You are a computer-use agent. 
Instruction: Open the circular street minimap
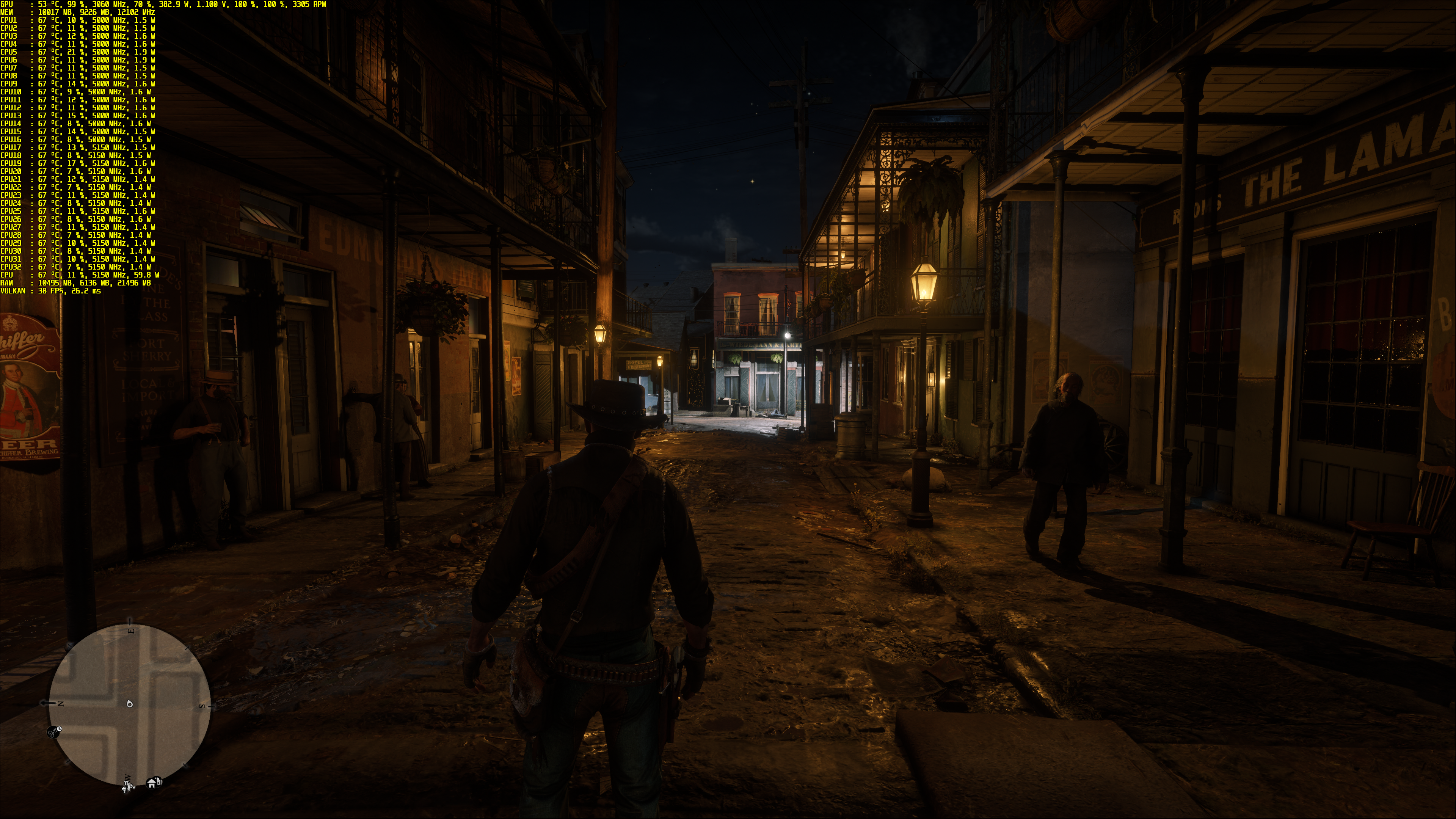(129, 703)
